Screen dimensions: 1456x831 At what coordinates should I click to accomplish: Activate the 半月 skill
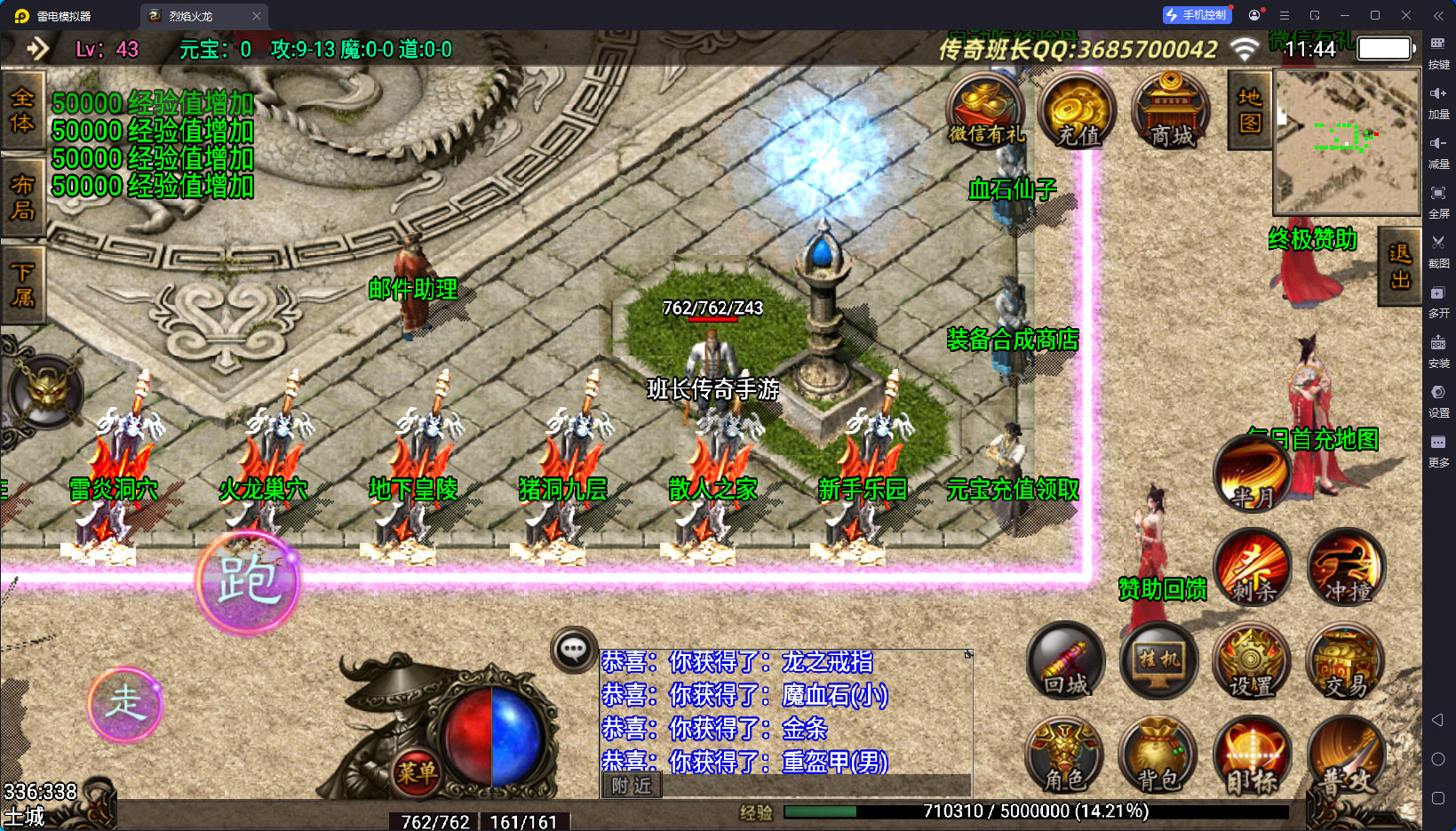tap(1252, 475)
